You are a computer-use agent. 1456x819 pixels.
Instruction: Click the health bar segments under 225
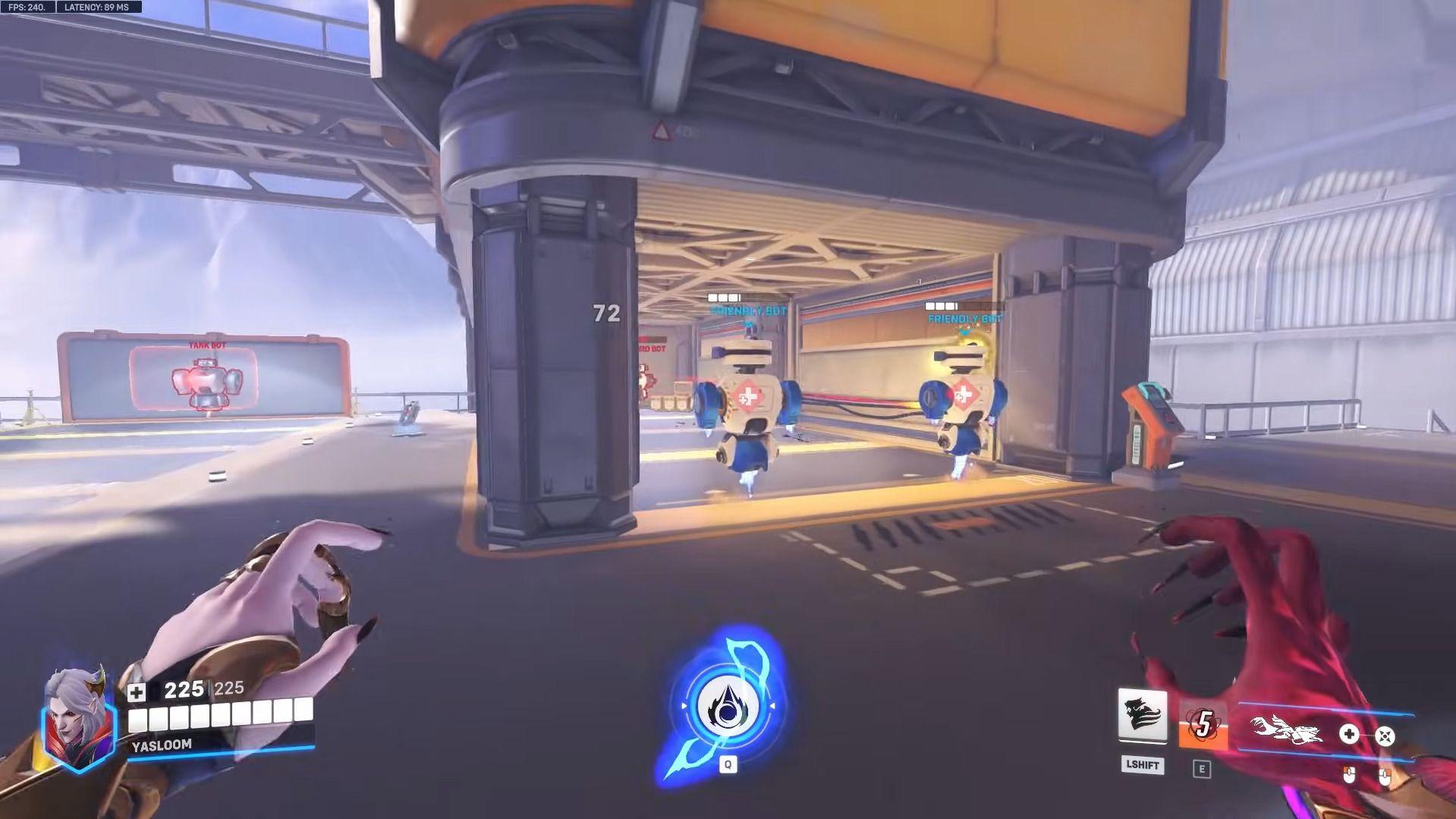click(220, 715)
